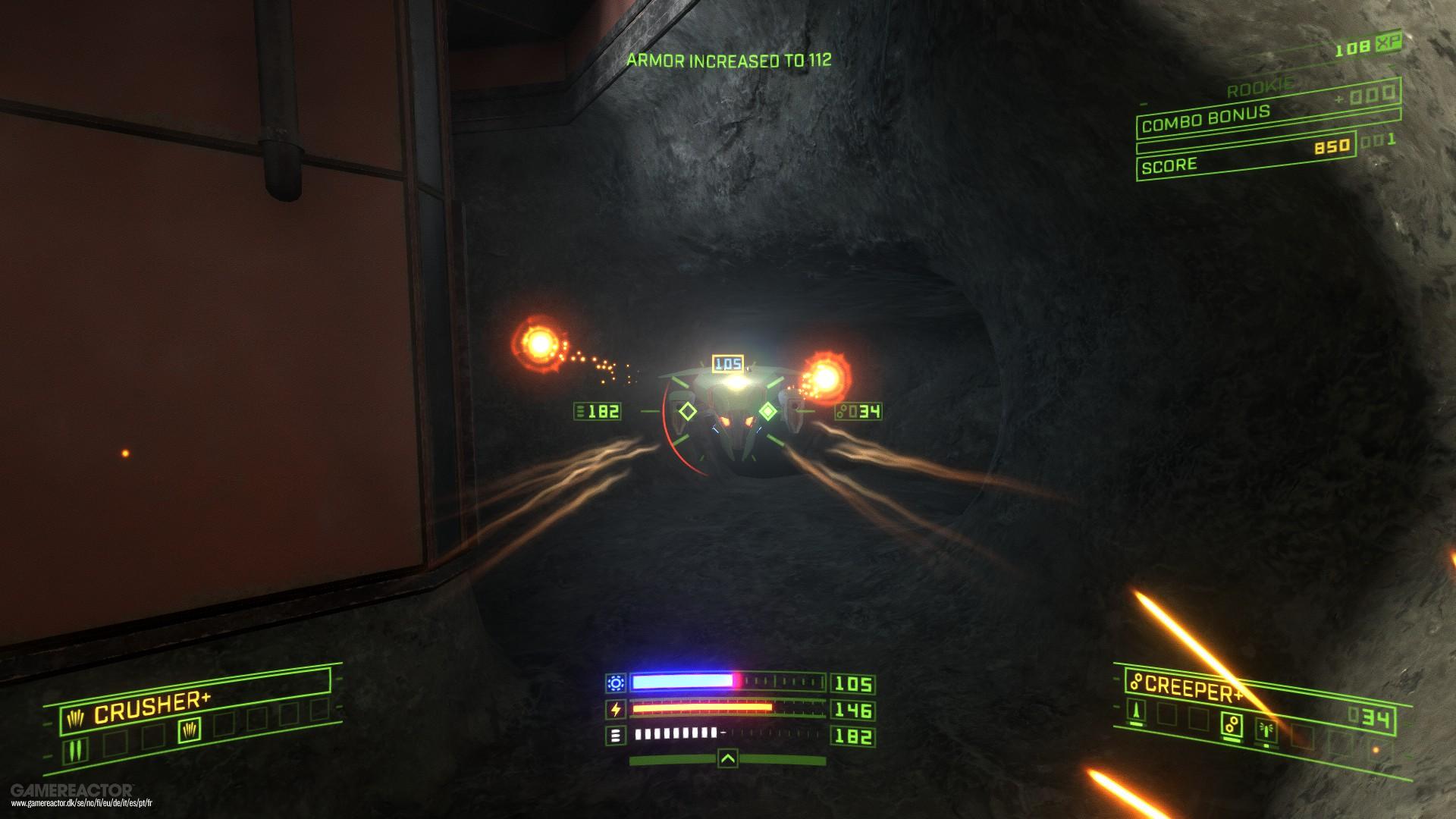Click the shield status icon
This screenshot has height=819, width=1456.
(x=616, y=682)
